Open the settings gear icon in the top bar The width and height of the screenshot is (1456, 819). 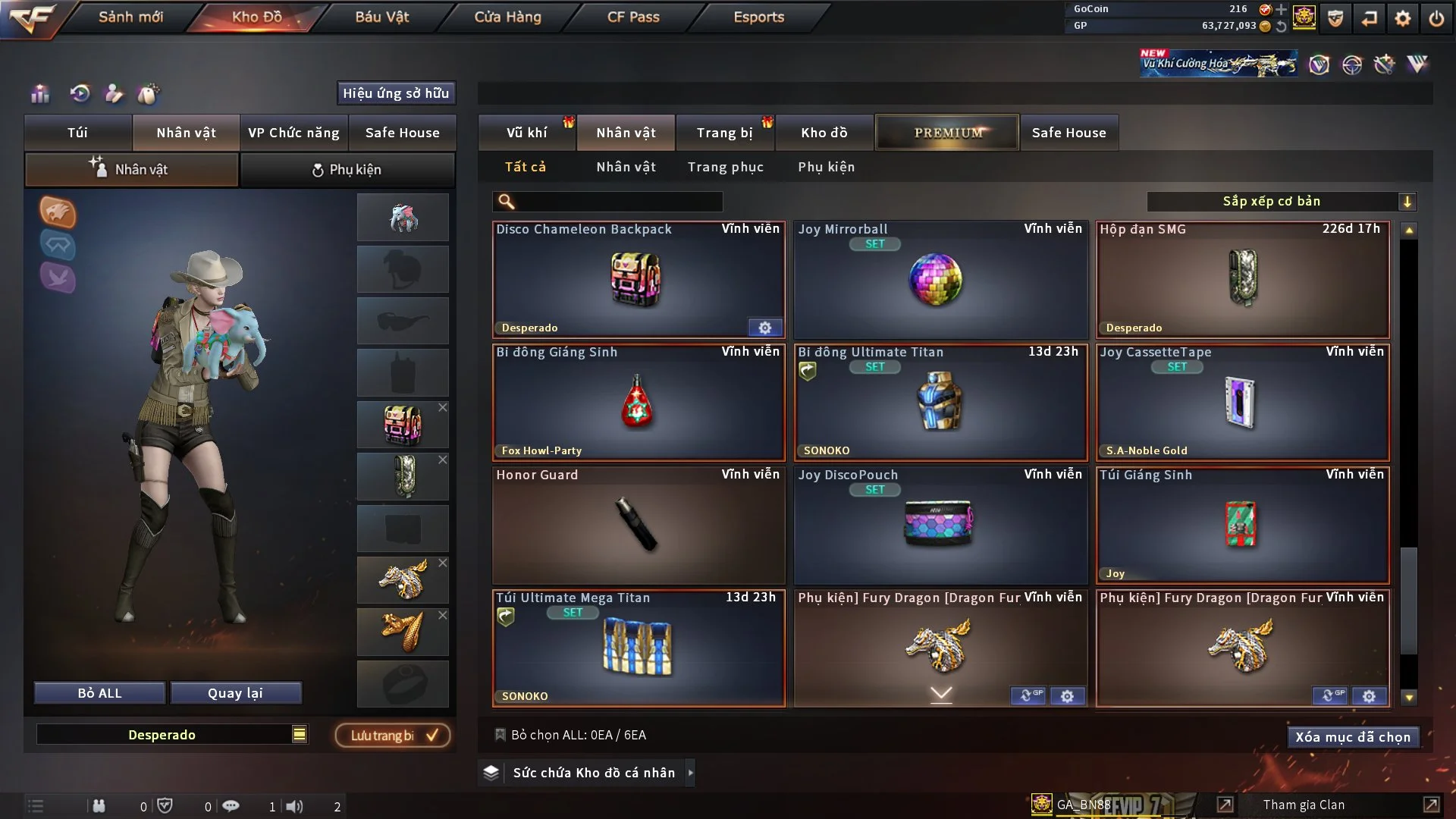pos(1402,18)
